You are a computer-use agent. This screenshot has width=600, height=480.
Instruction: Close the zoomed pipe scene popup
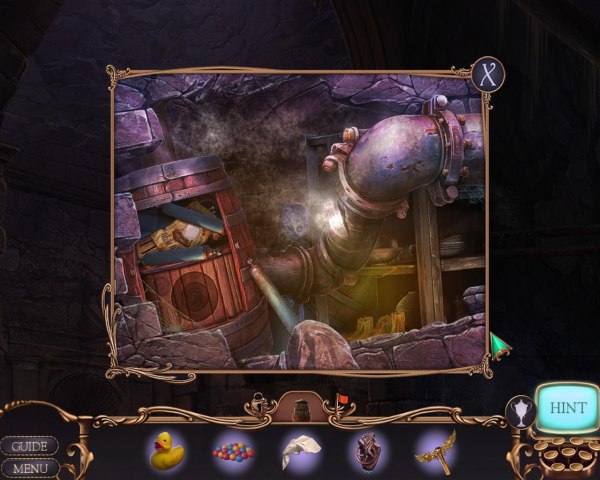click(488, 75)
